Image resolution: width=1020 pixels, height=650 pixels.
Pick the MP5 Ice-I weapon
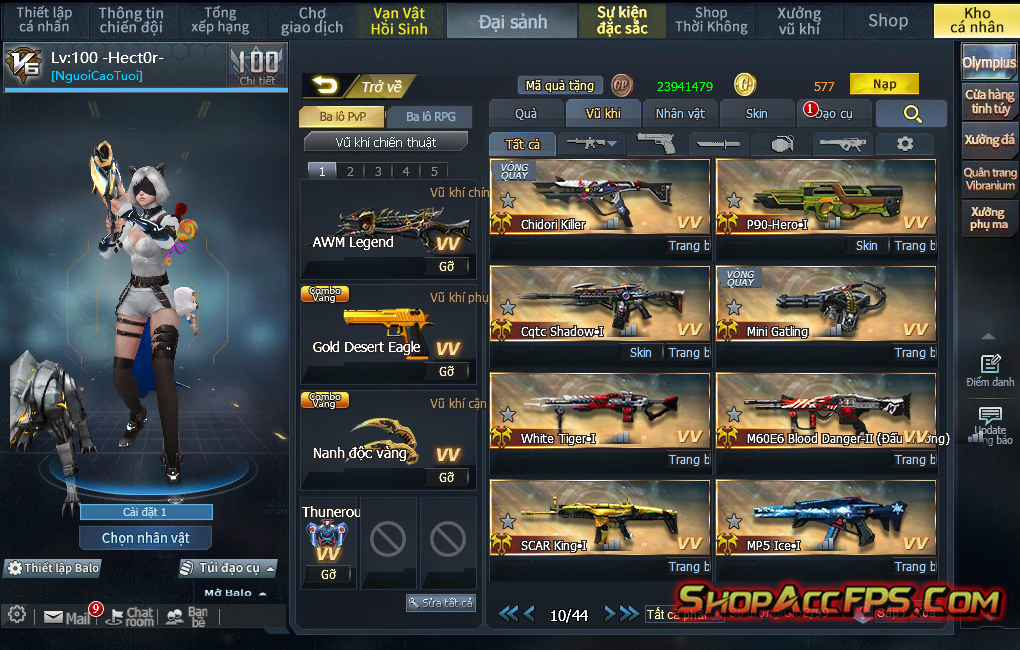826,519
